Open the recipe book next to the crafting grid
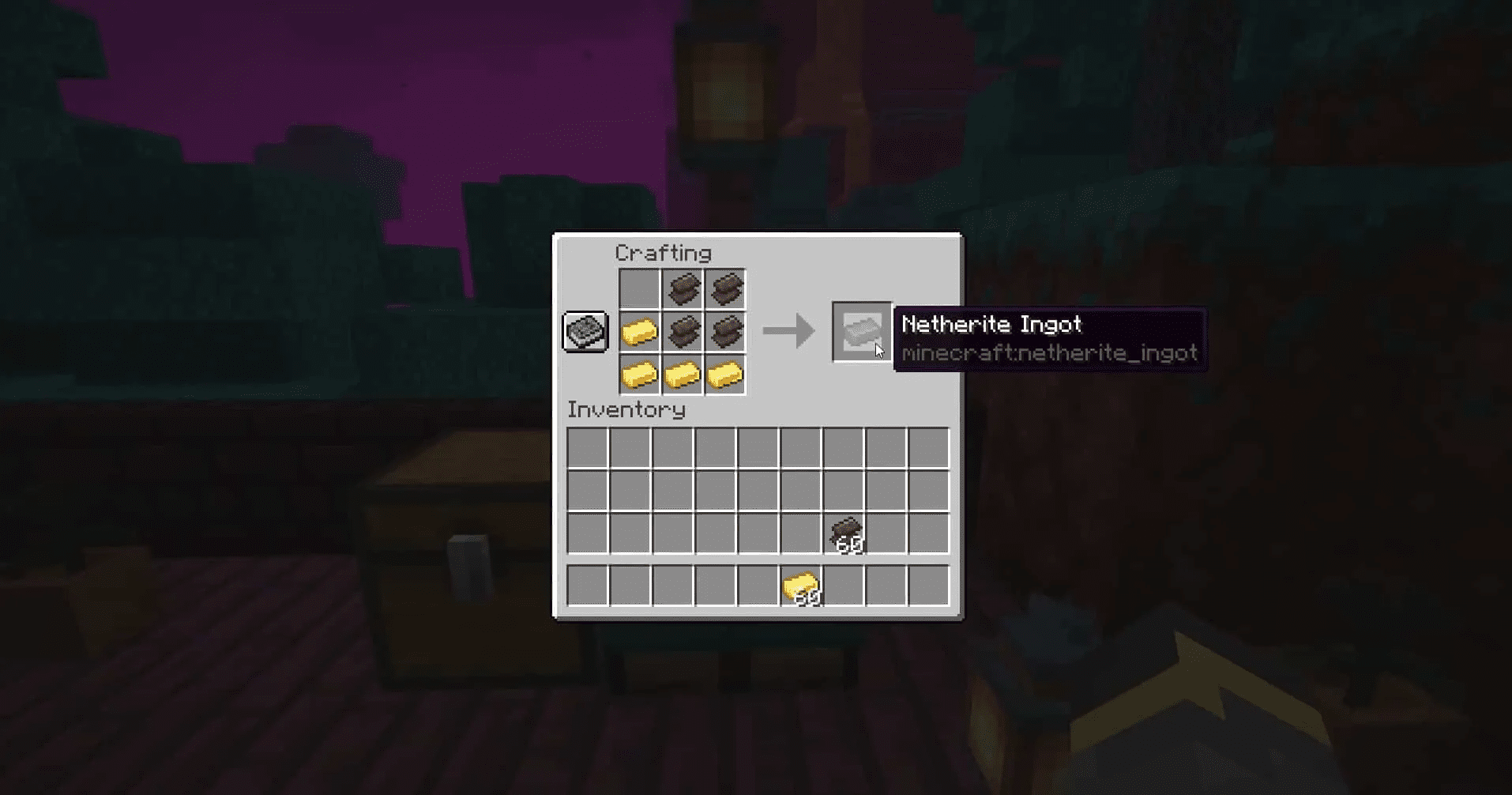Viewport: 1512px width, 795px height. tap(585, 333)
